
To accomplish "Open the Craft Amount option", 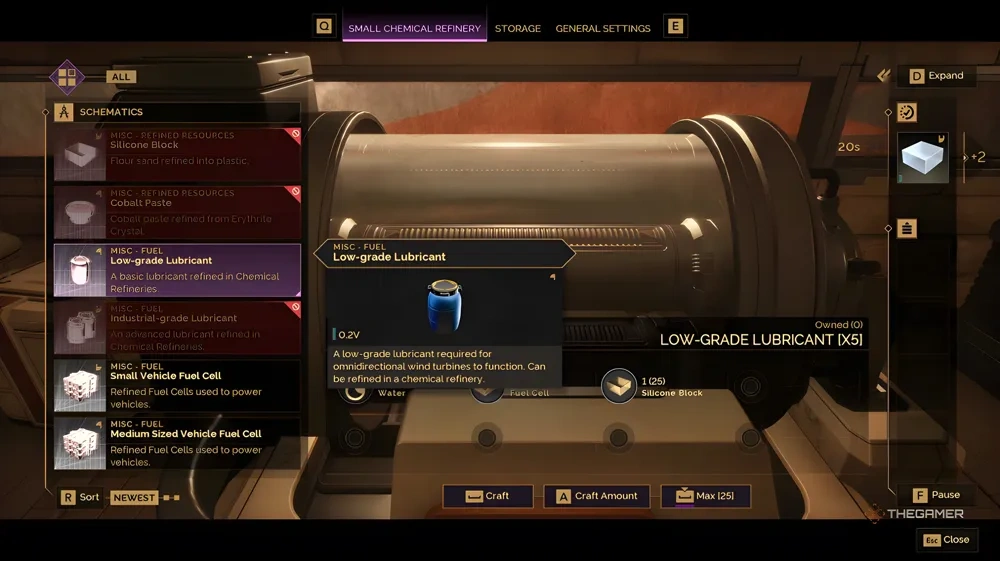I will 597,496.
